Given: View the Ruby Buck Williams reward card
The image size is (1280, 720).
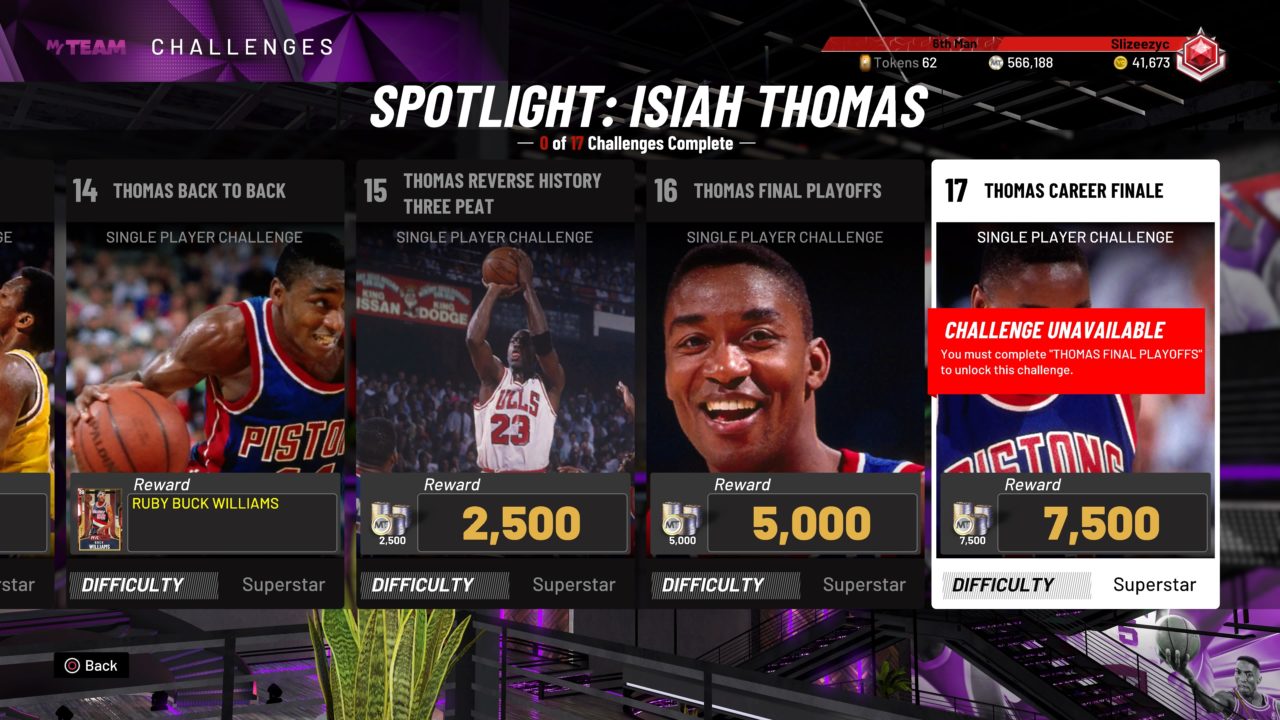Looking at the screenshot, I should (100, 520).
